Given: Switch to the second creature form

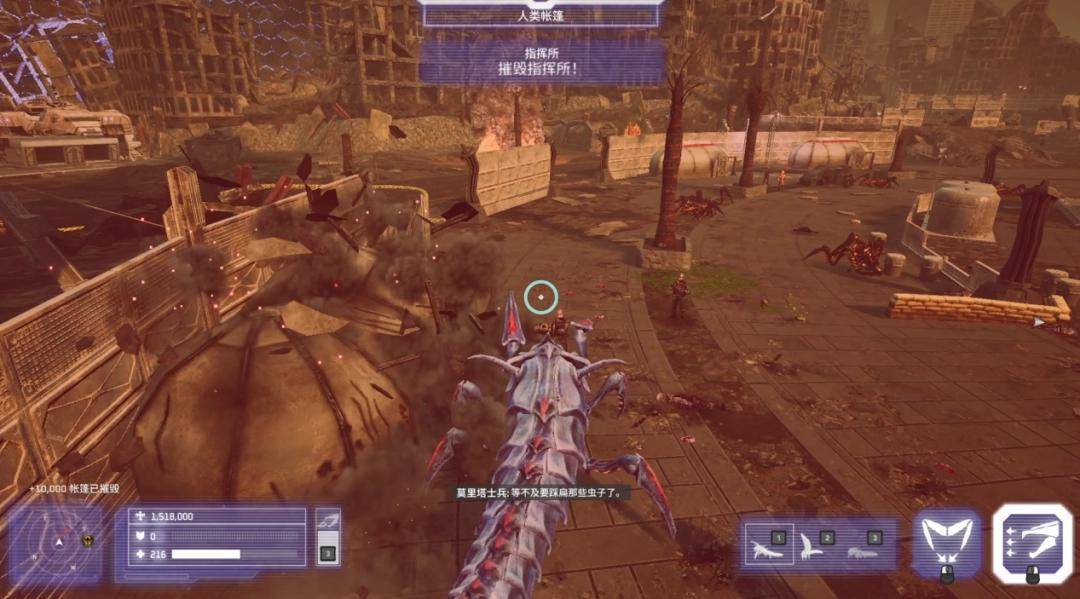Looking at the screenshot, I should 814,545.
